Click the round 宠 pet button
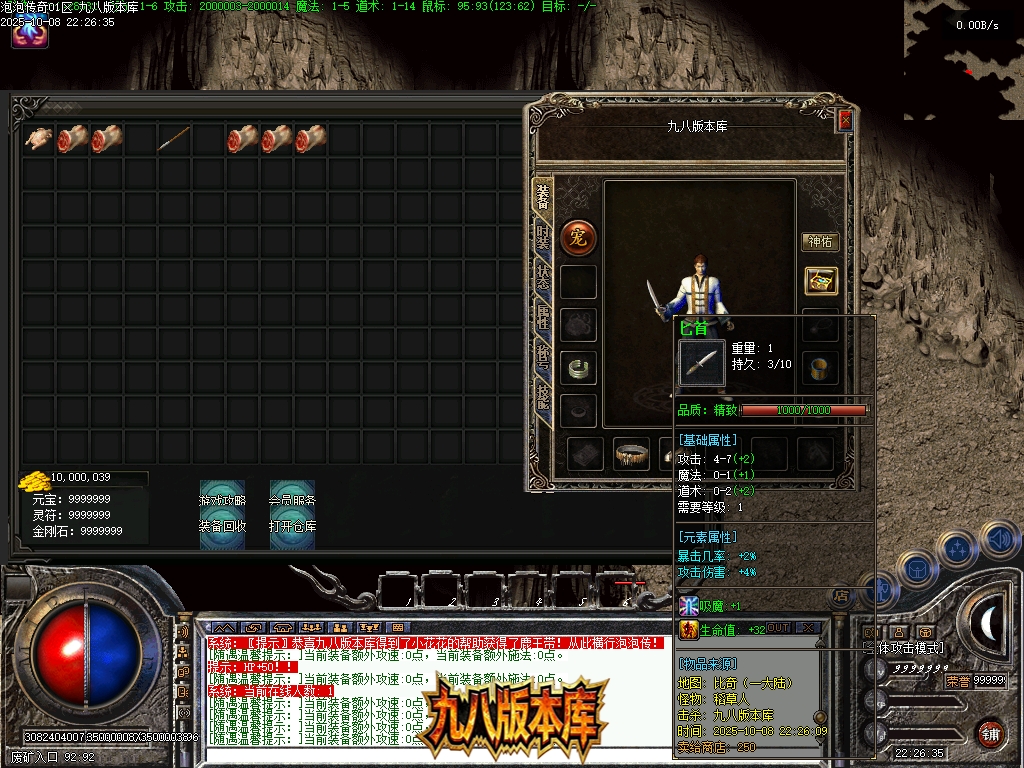 tap(578, 237)
